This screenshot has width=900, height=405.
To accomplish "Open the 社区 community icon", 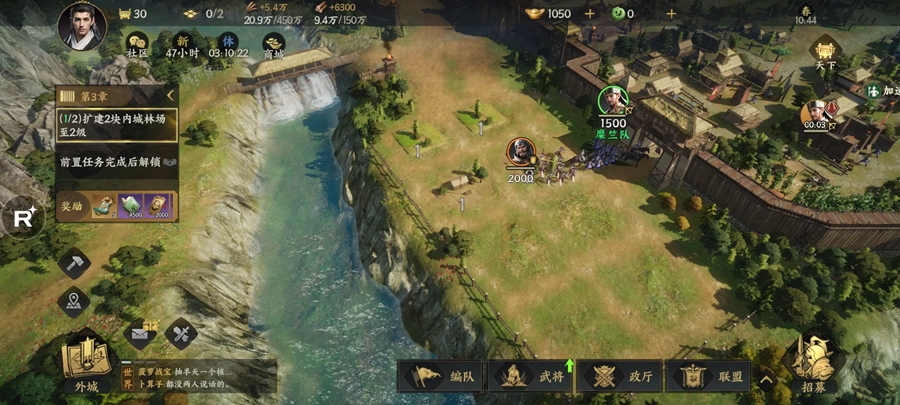I will (x=138, y=42).
